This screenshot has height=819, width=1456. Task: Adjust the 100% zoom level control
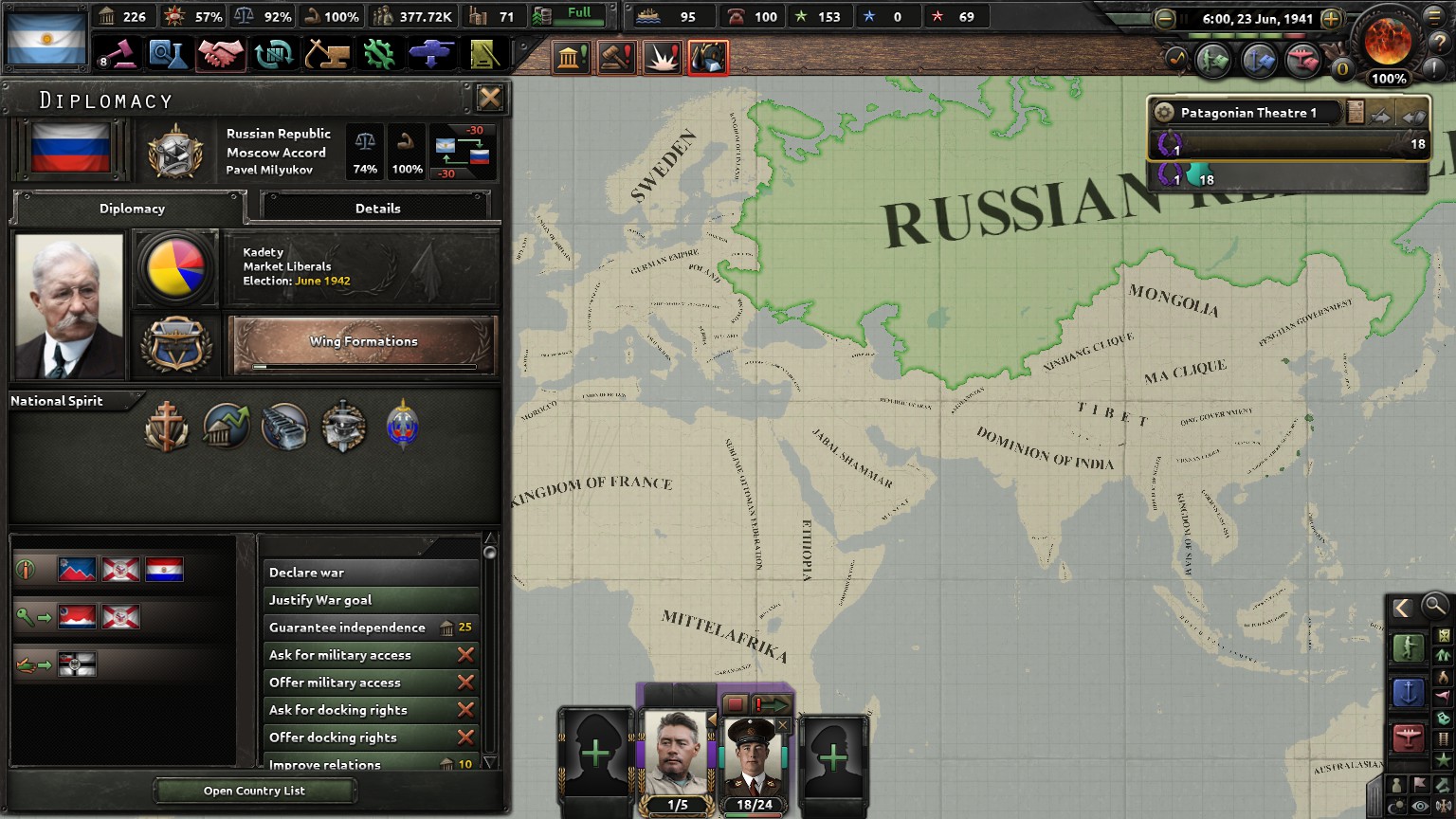(1389, 79)
